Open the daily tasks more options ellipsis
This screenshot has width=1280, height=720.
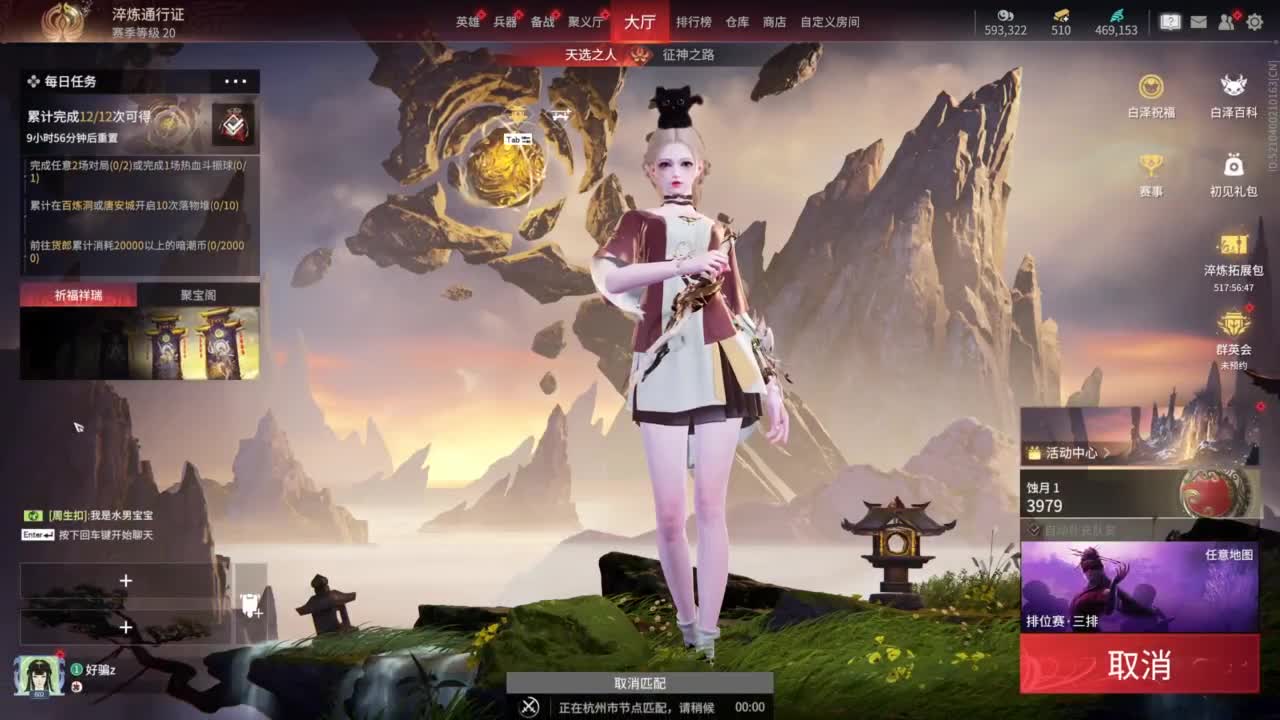236,81
